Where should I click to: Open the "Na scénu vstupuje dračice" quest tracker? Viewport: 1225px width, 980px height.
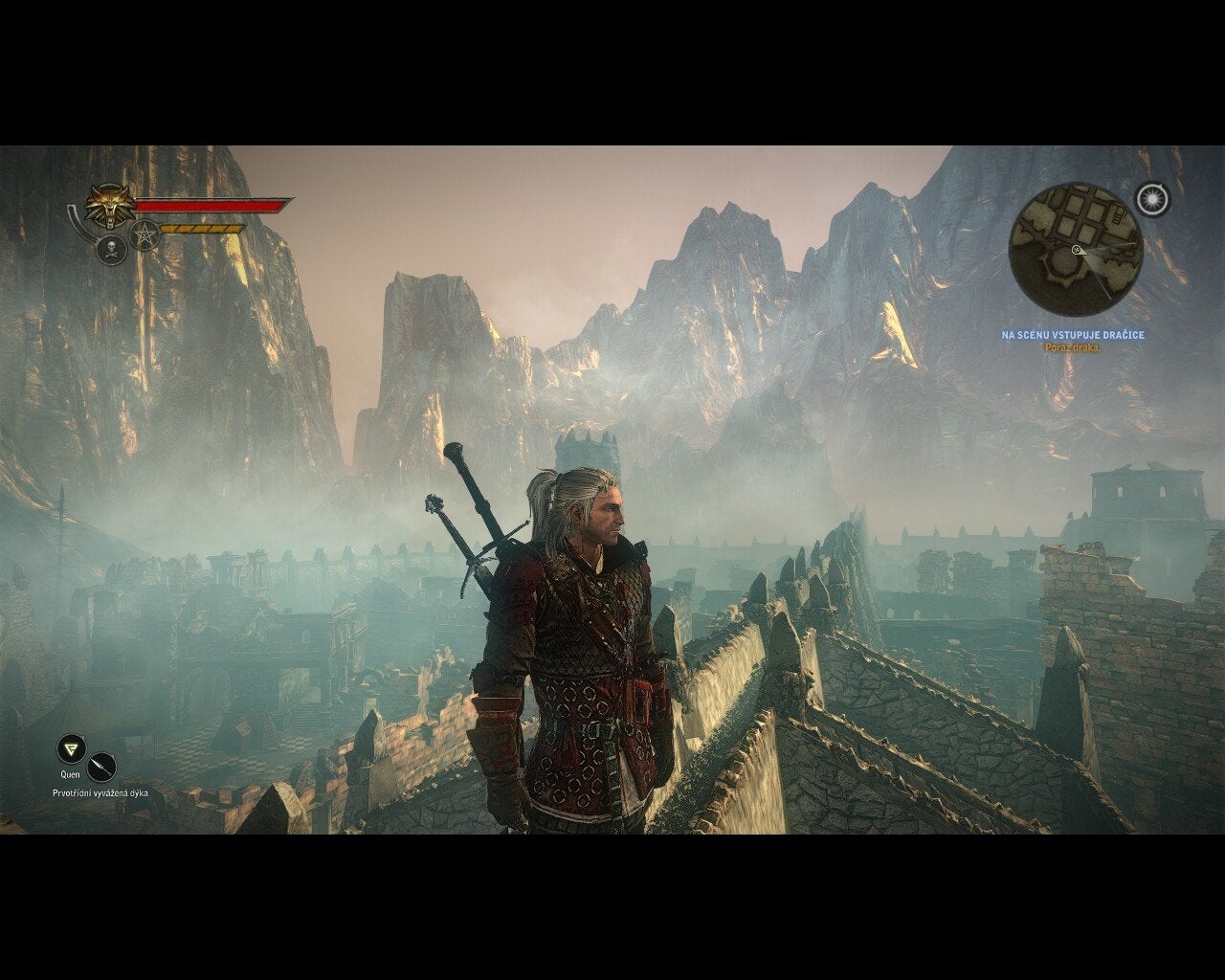(x=1073, y=335)
